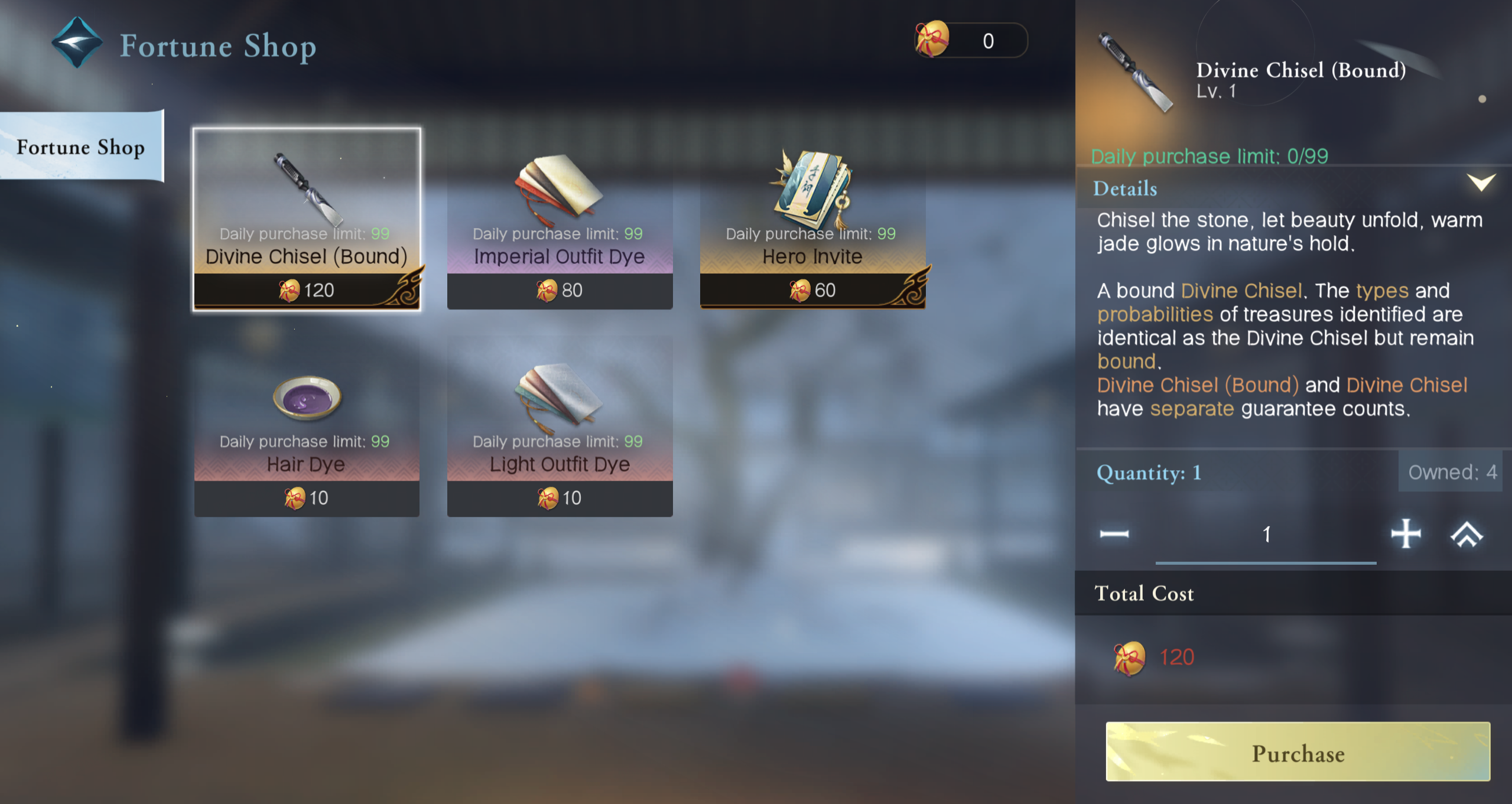The image size is (1512, 804).
Task: Increase quantity with the plus button
Action: click(x=1406, y=535)
